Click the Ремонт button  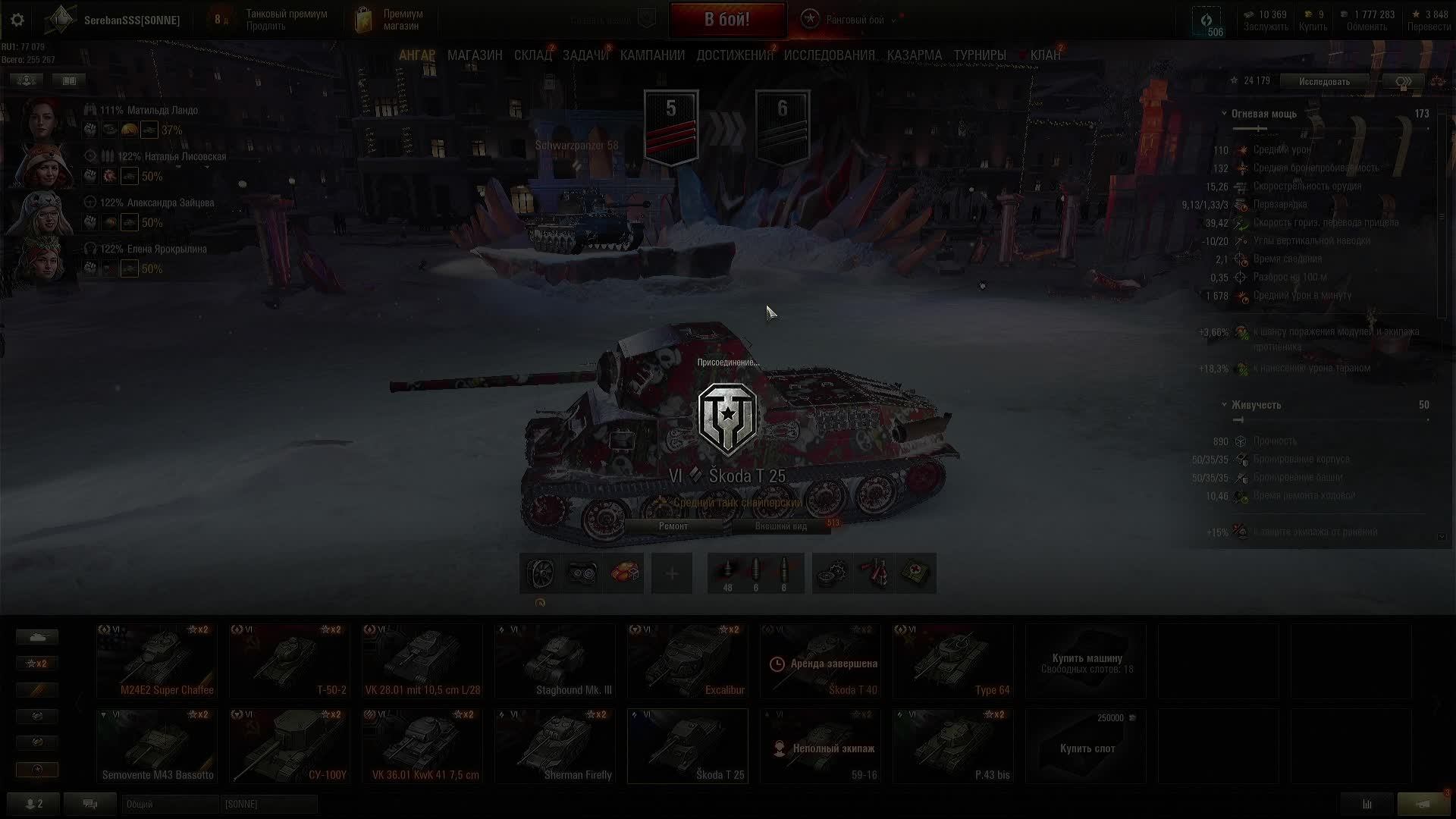(673, 526)
